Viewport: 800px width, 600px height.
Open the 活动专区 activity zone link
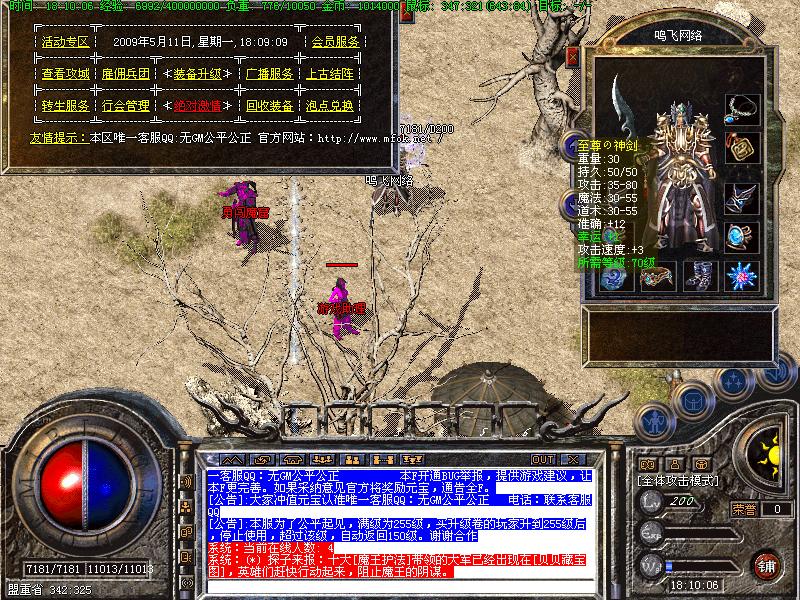tap(65, 42)
